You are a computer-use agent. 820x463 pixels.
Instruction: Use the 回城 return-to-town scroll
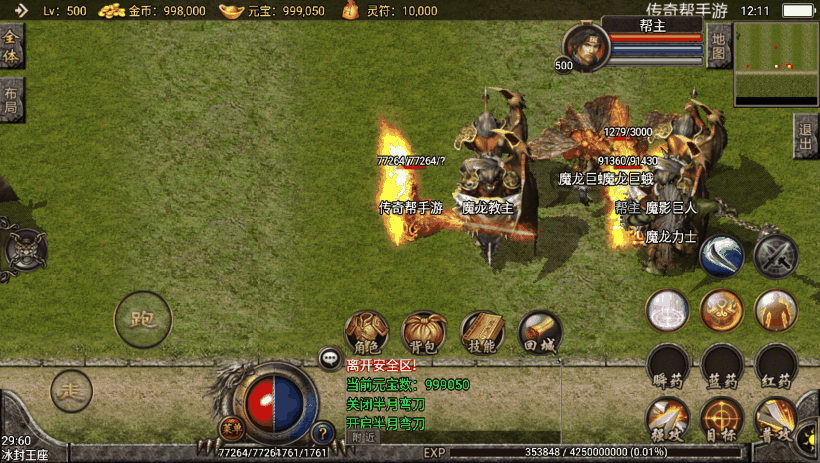(x=540, y=333)
